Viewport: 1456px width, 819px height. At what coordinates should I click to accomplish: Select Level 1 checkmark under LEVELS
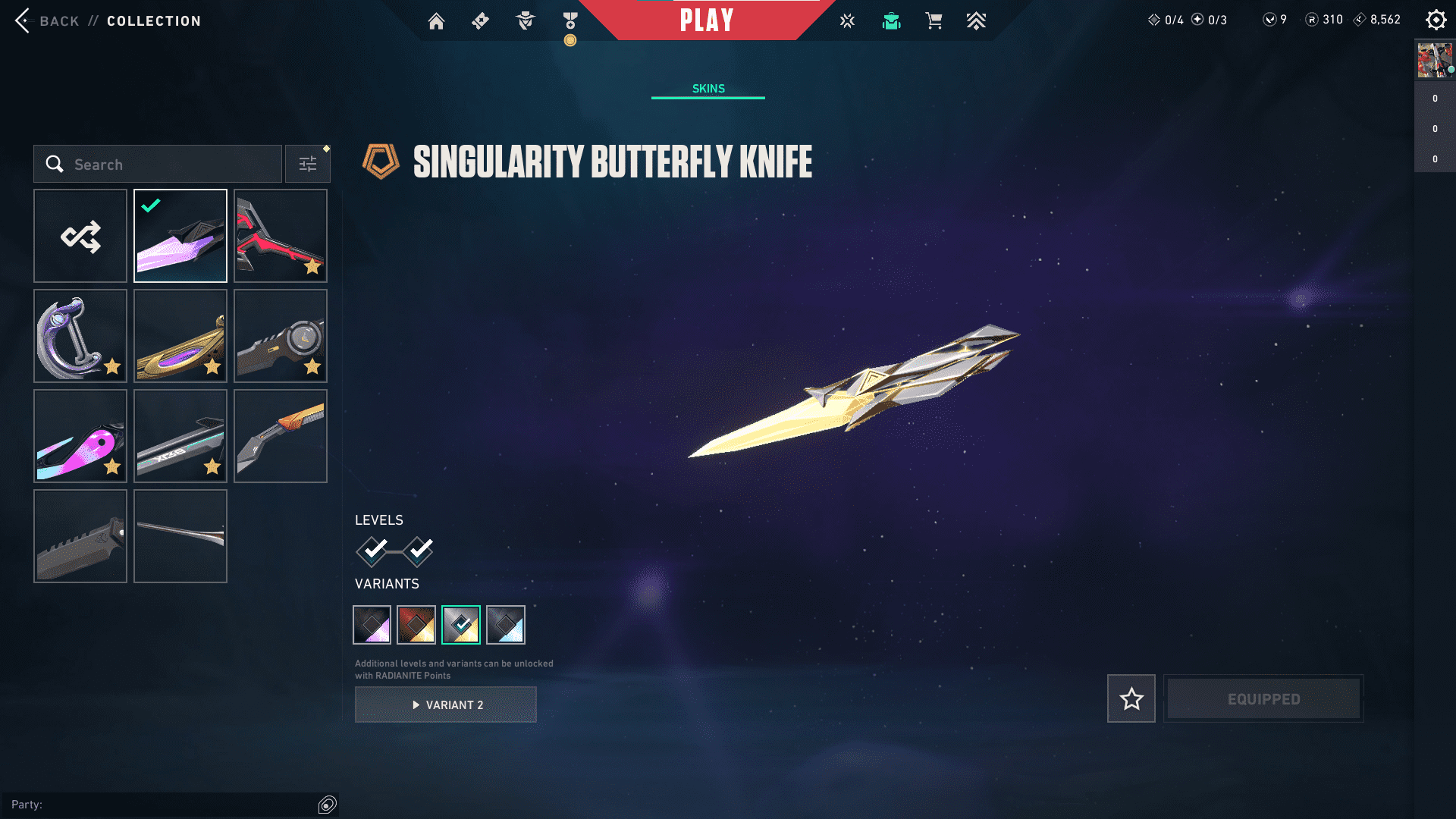[x=371, y=553]
